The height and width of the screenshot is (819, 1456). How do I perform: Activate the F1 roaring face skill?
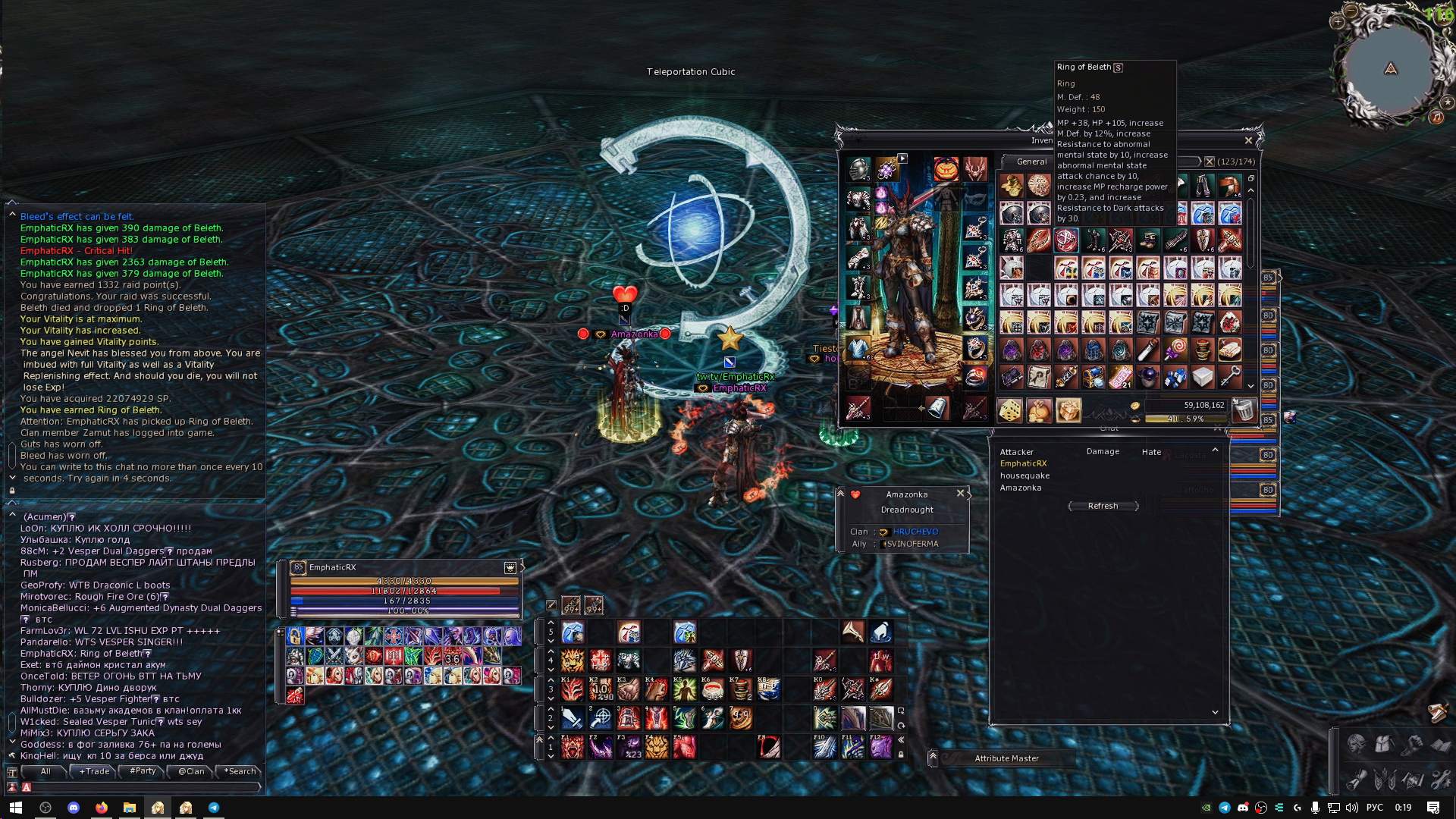[573, 747]
